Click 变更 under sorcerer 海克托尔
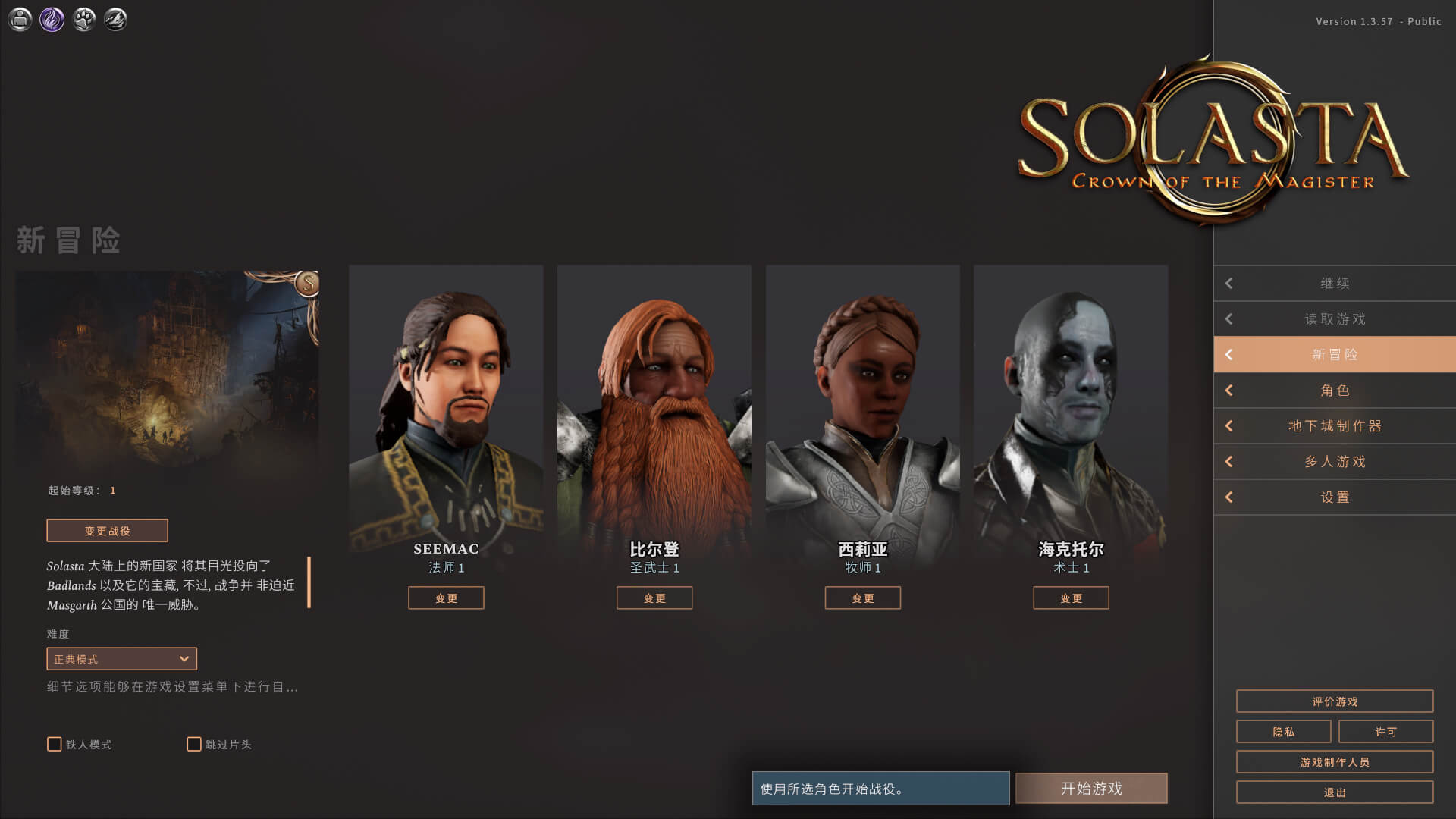This screenshot has width=1456, height=819. point(1071,598)
